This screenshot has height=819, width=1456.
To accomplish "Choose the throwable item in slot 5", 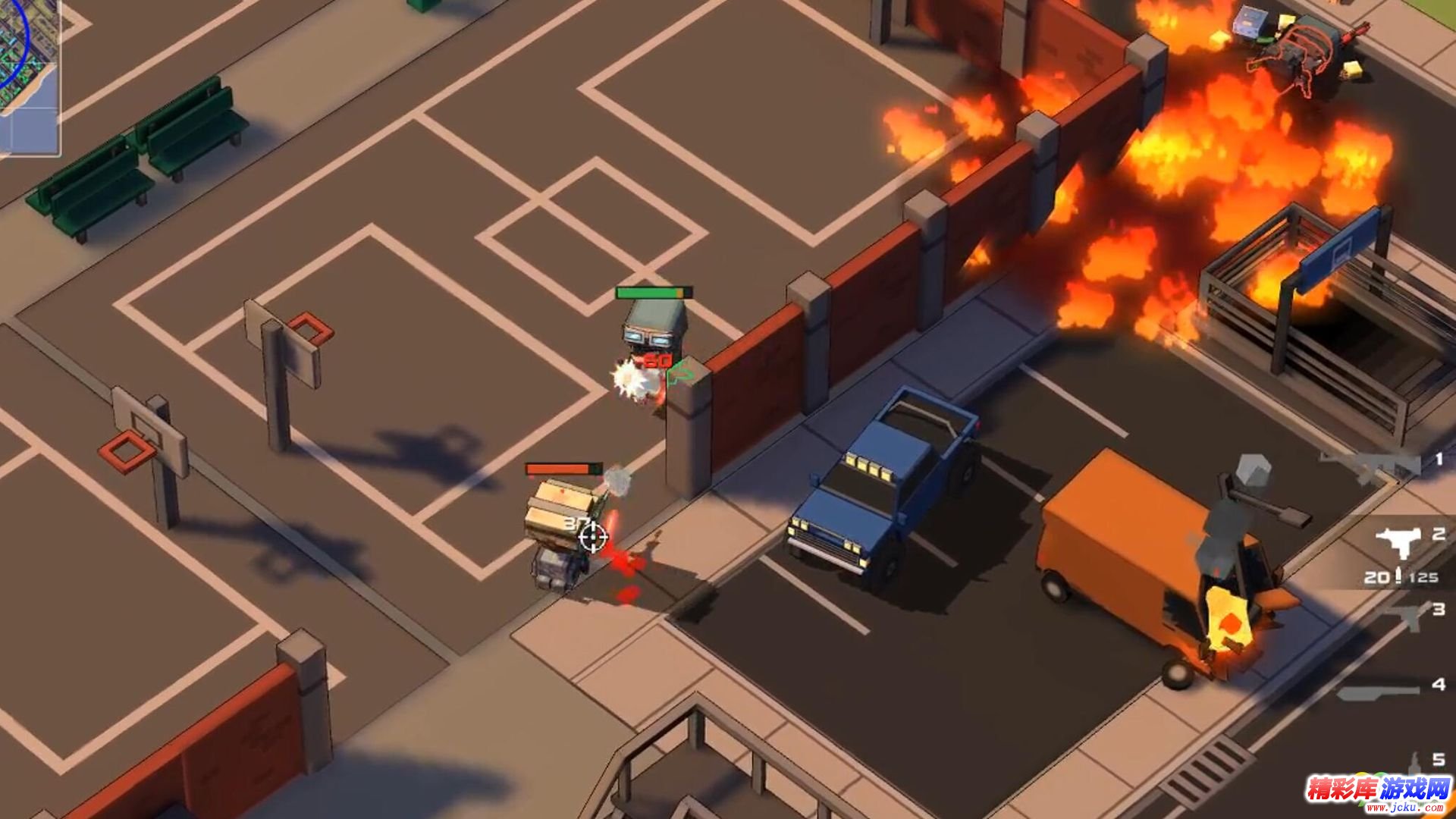I will click(x=1415, y=762).
